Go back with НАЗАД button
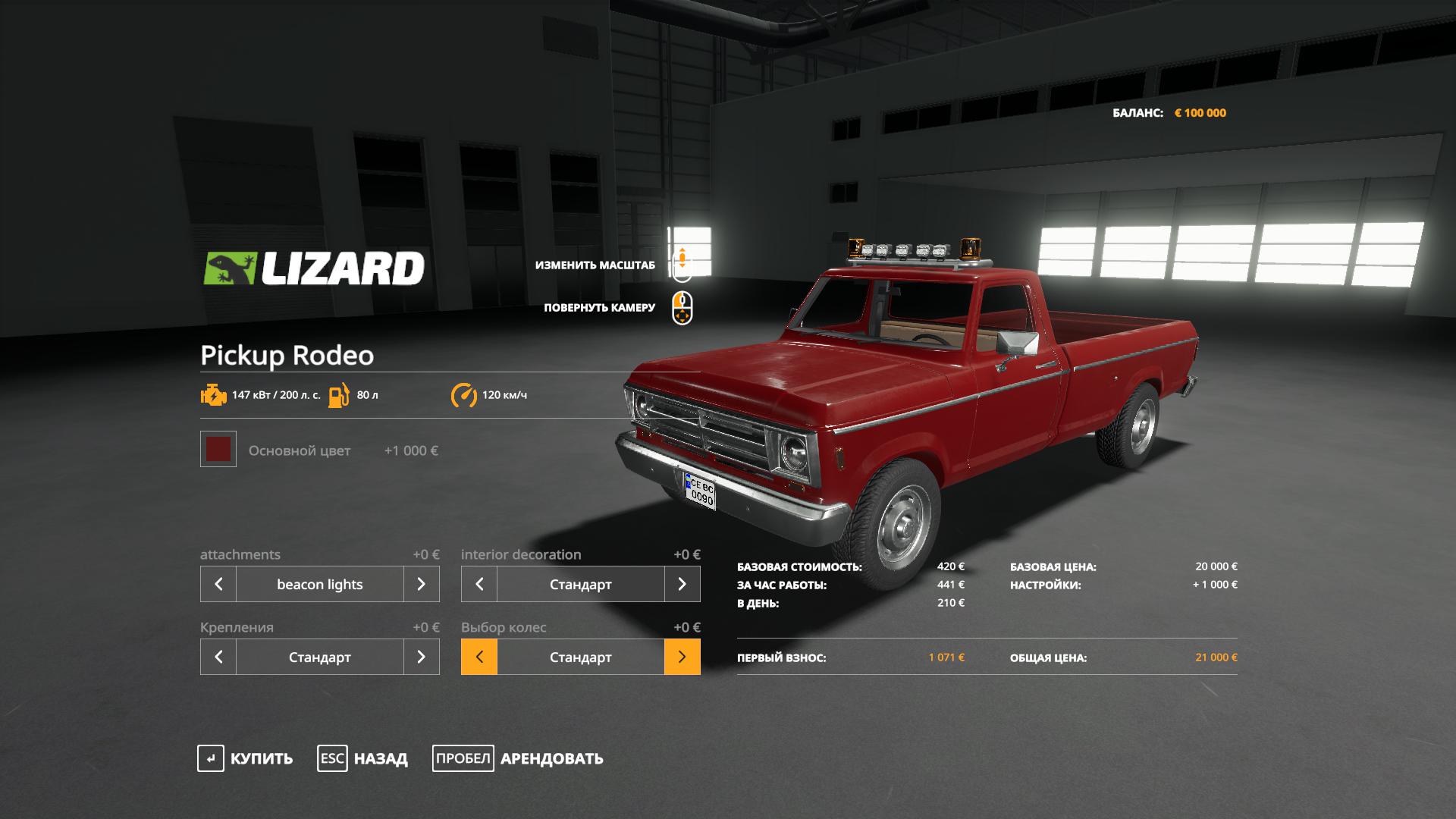Image resolution: width=1456 pixels, height=819 pixels. [x=363, y=758]
